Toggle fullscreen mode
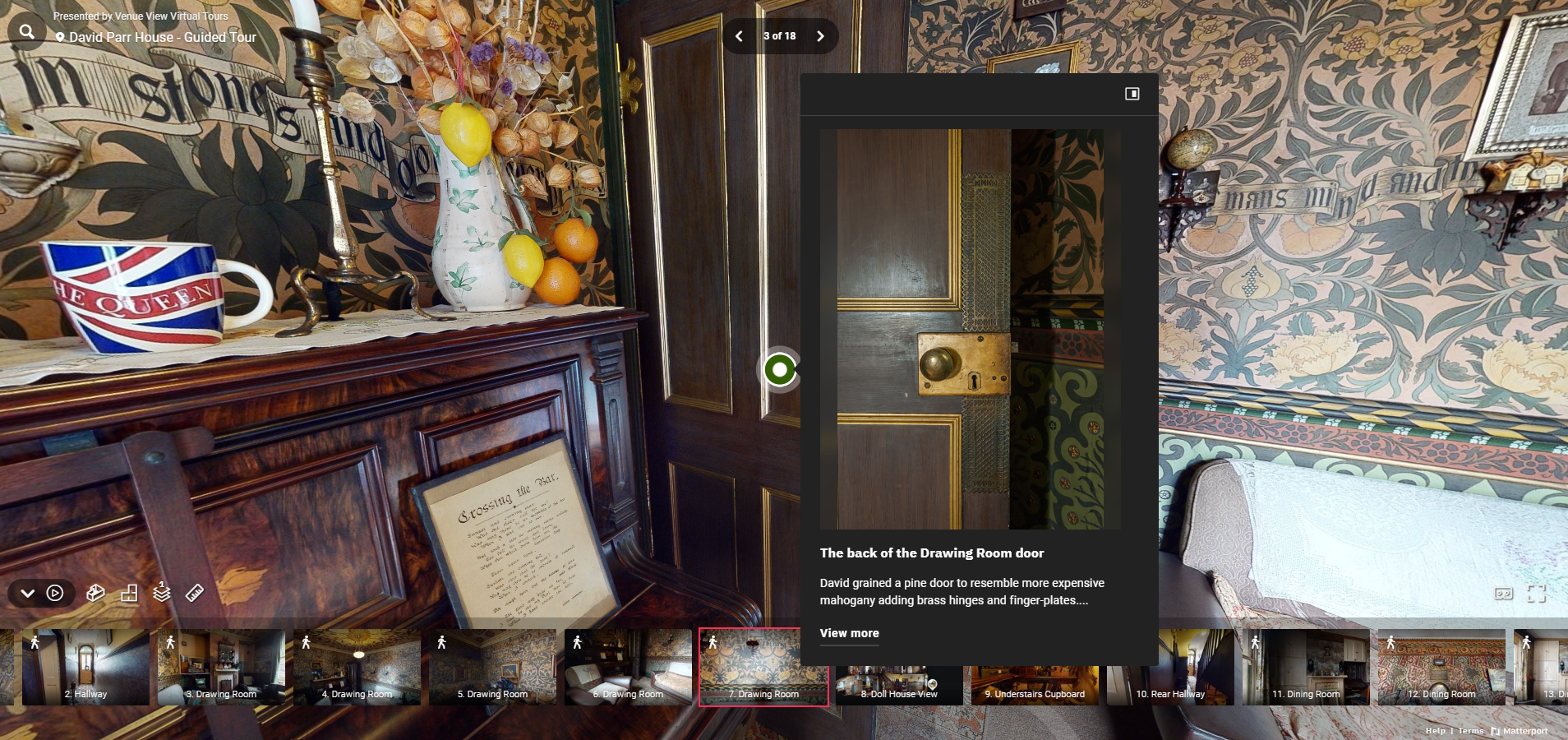Image resolution: width=1568 pixels, height=740 pixels. 1536,594
